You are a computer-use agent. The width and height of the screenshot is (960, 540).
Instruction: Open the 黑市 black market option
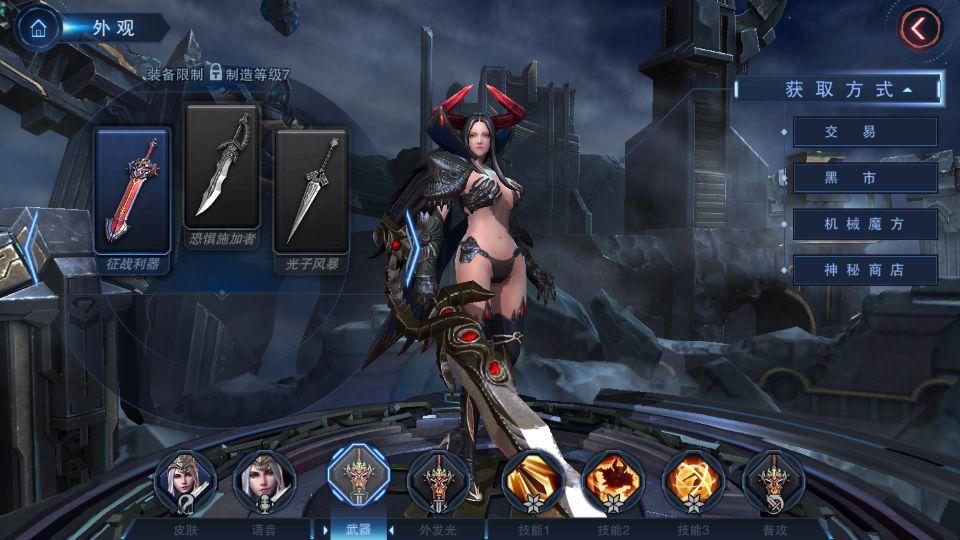pos(864,178)
